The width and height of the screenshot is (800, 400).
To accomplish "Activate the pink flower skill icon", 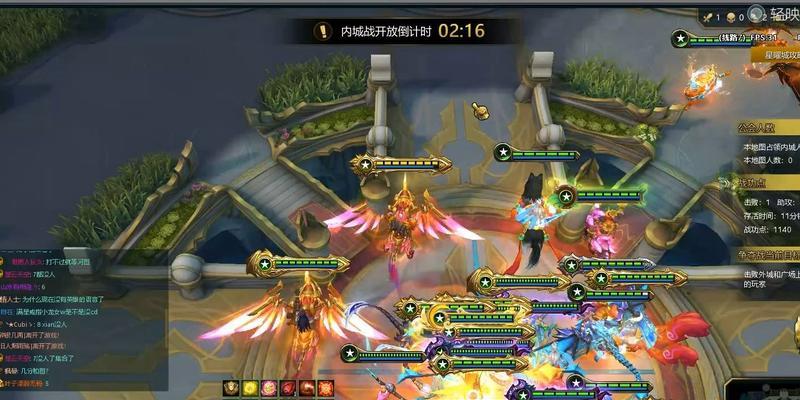I will click(x=270, y=388).
